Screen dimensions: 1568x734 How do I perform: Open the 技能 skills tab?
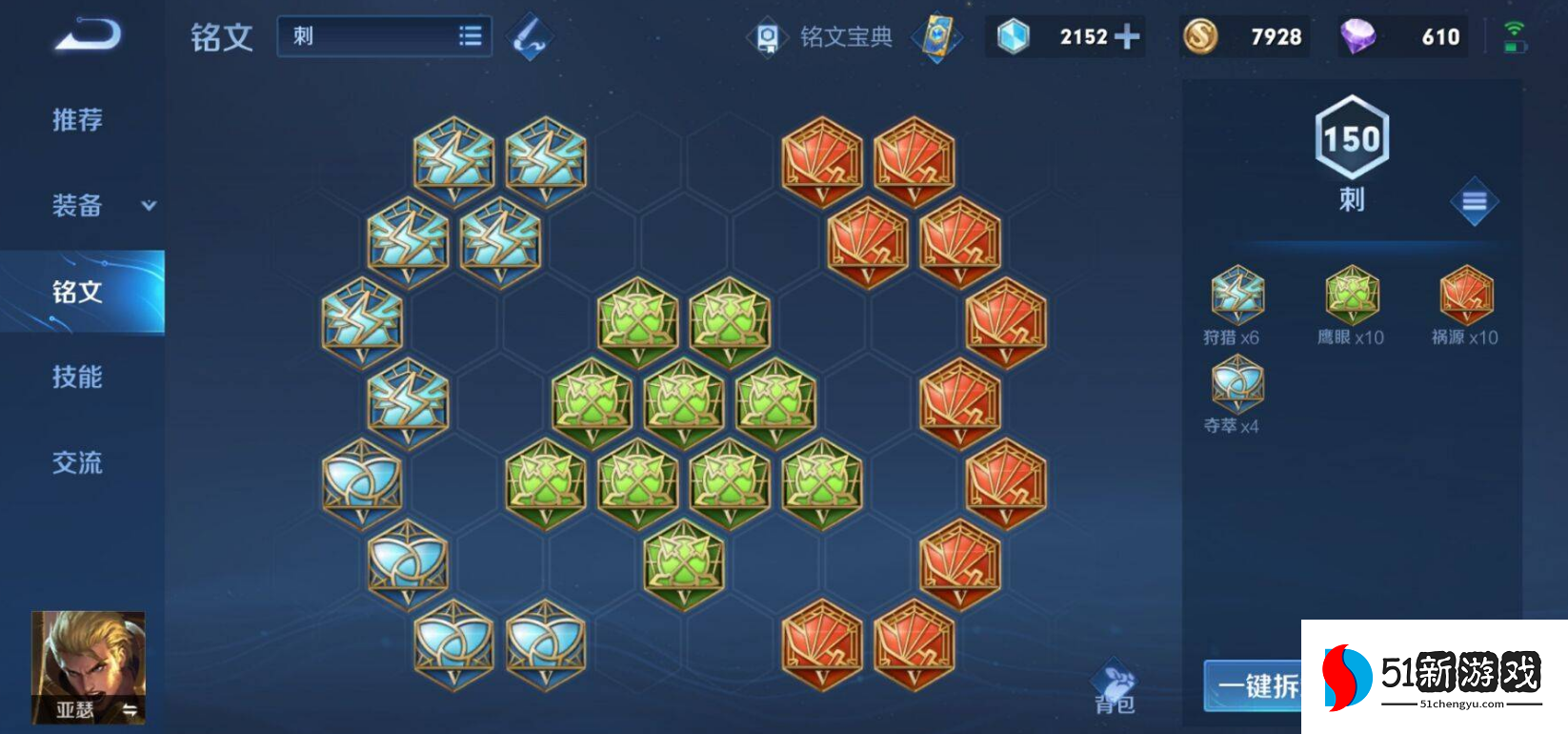click(77, 377)
